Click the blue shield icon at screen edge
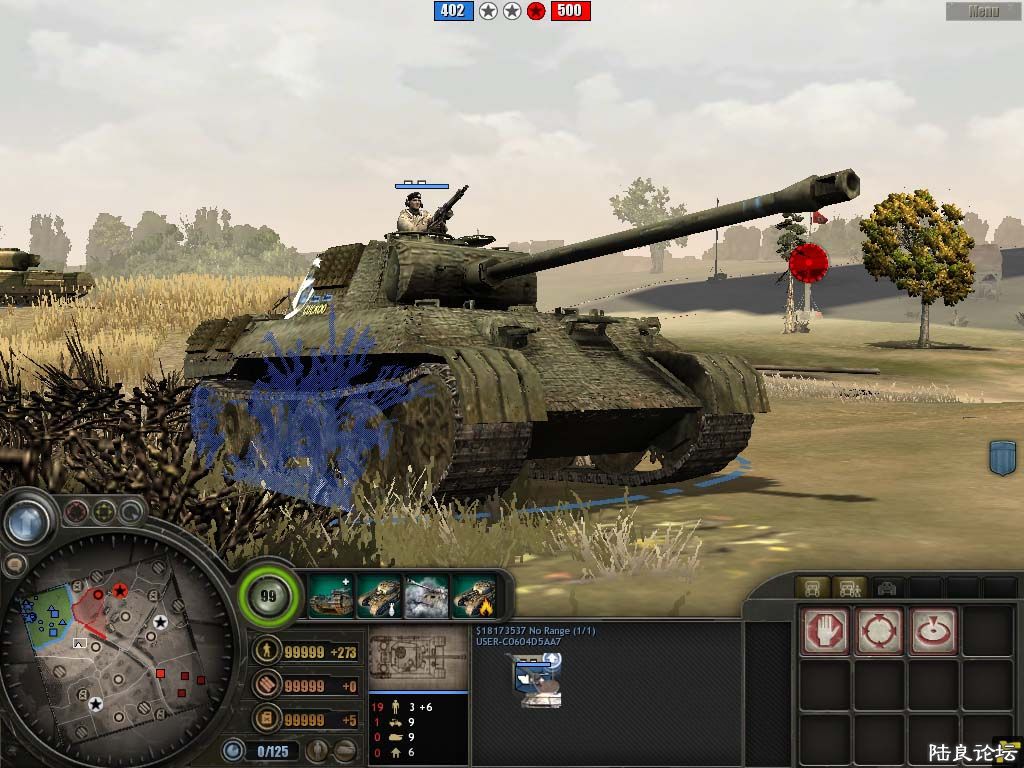This screenshot has height=768, width=1024. [1002, 458]
